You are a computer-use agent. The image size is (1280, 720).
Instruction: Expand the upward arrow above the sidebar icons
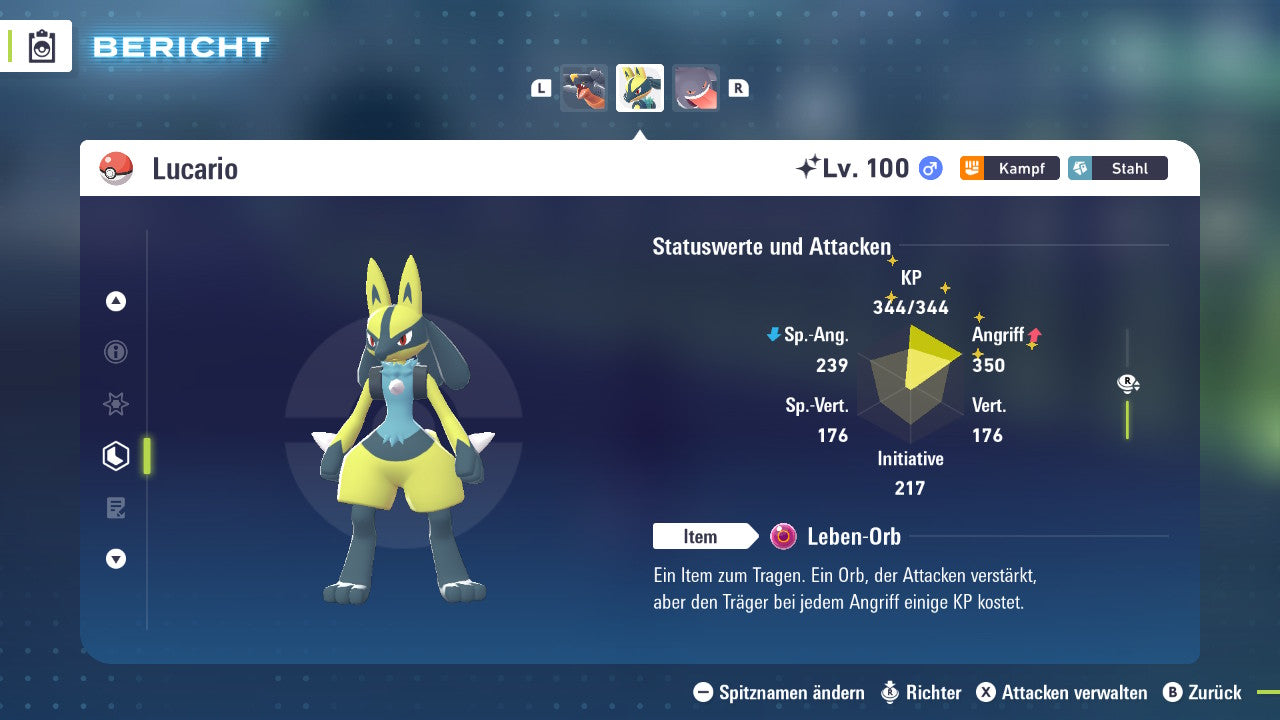115,301
